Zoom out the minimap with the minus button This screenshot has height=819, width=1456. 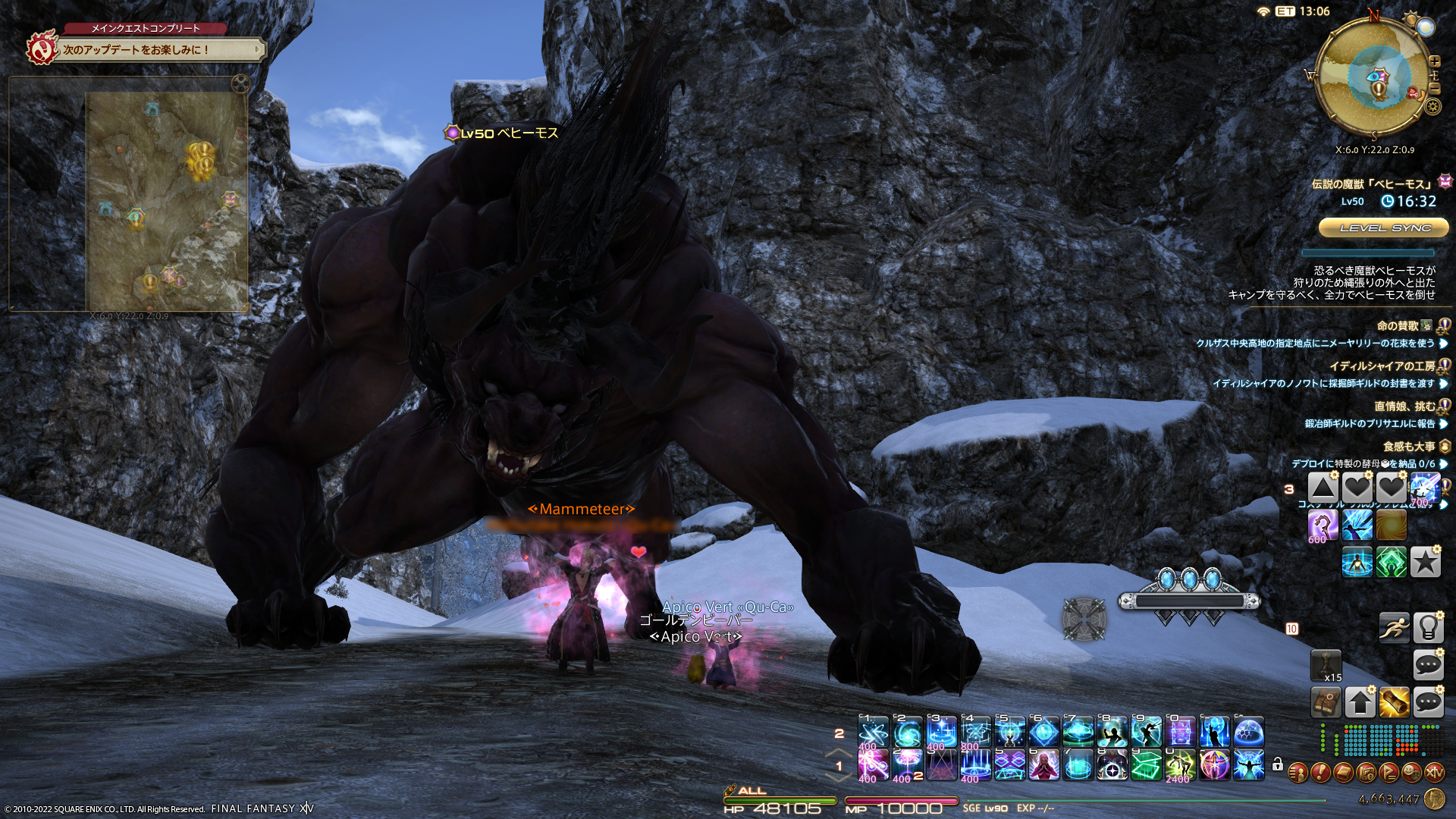point(1435,89)
